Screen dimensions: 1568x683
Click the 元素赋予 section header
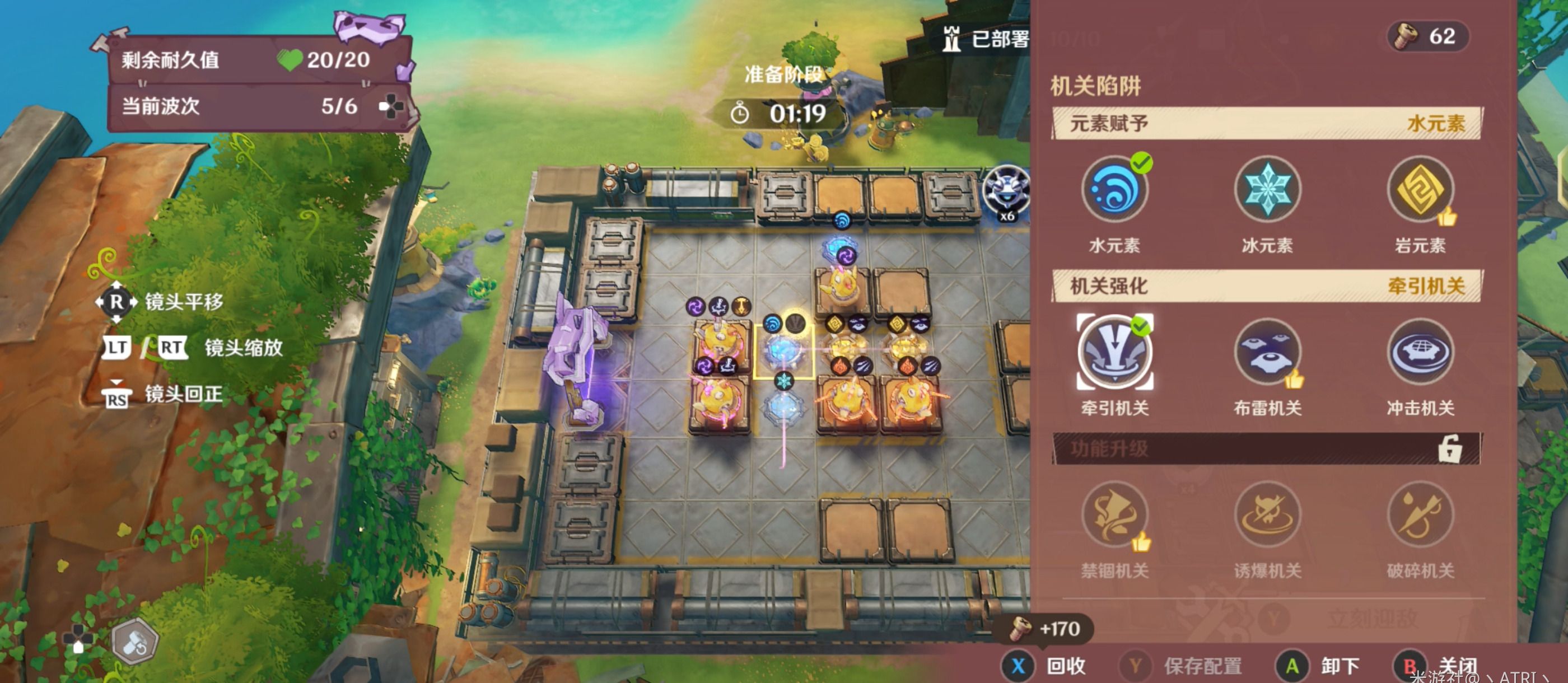[x=1266, y=124]
